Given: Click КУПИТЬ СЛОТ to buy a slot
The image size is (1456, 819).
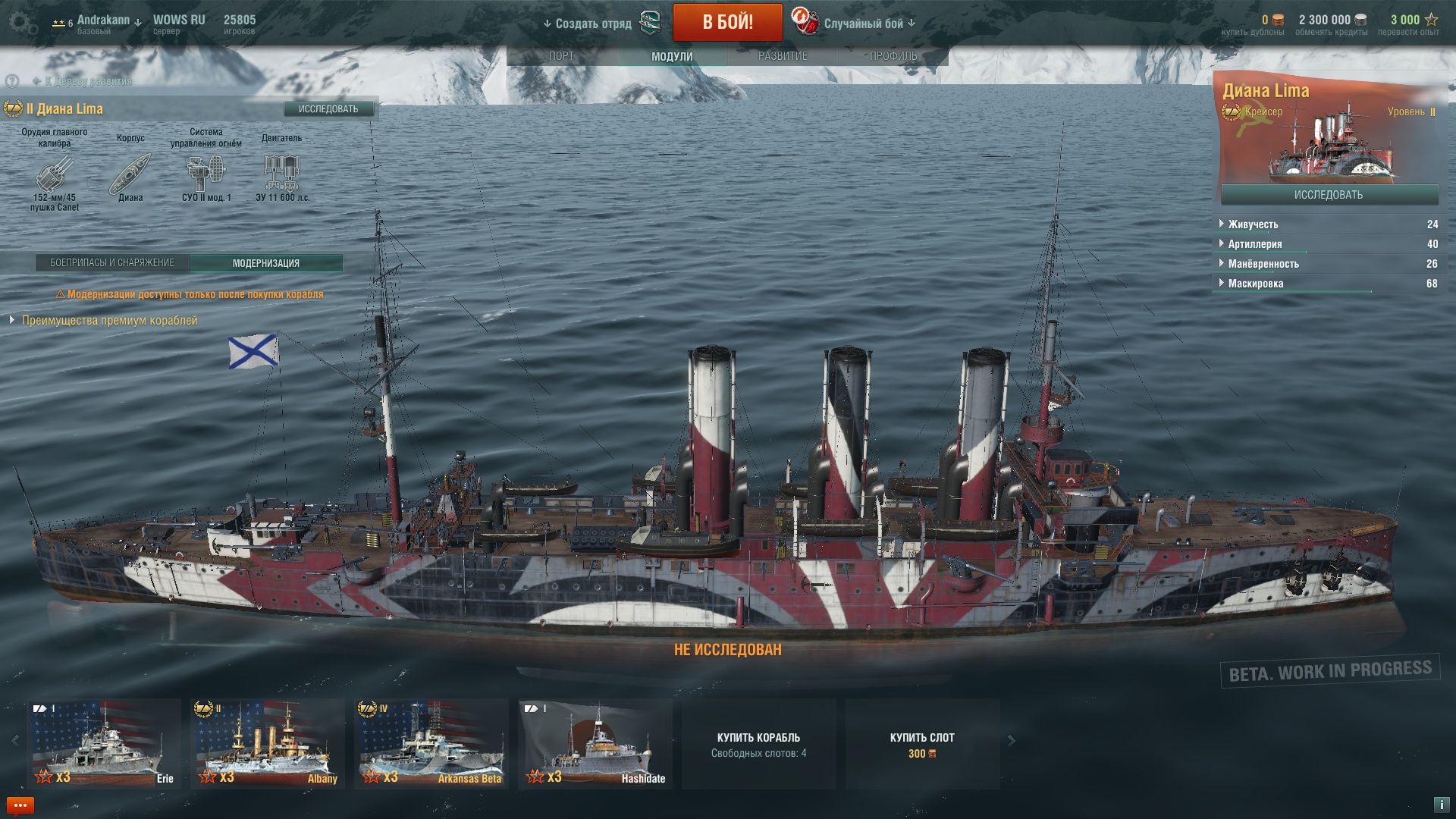Looking at the screenshot, I should click(x=922, y=744).
